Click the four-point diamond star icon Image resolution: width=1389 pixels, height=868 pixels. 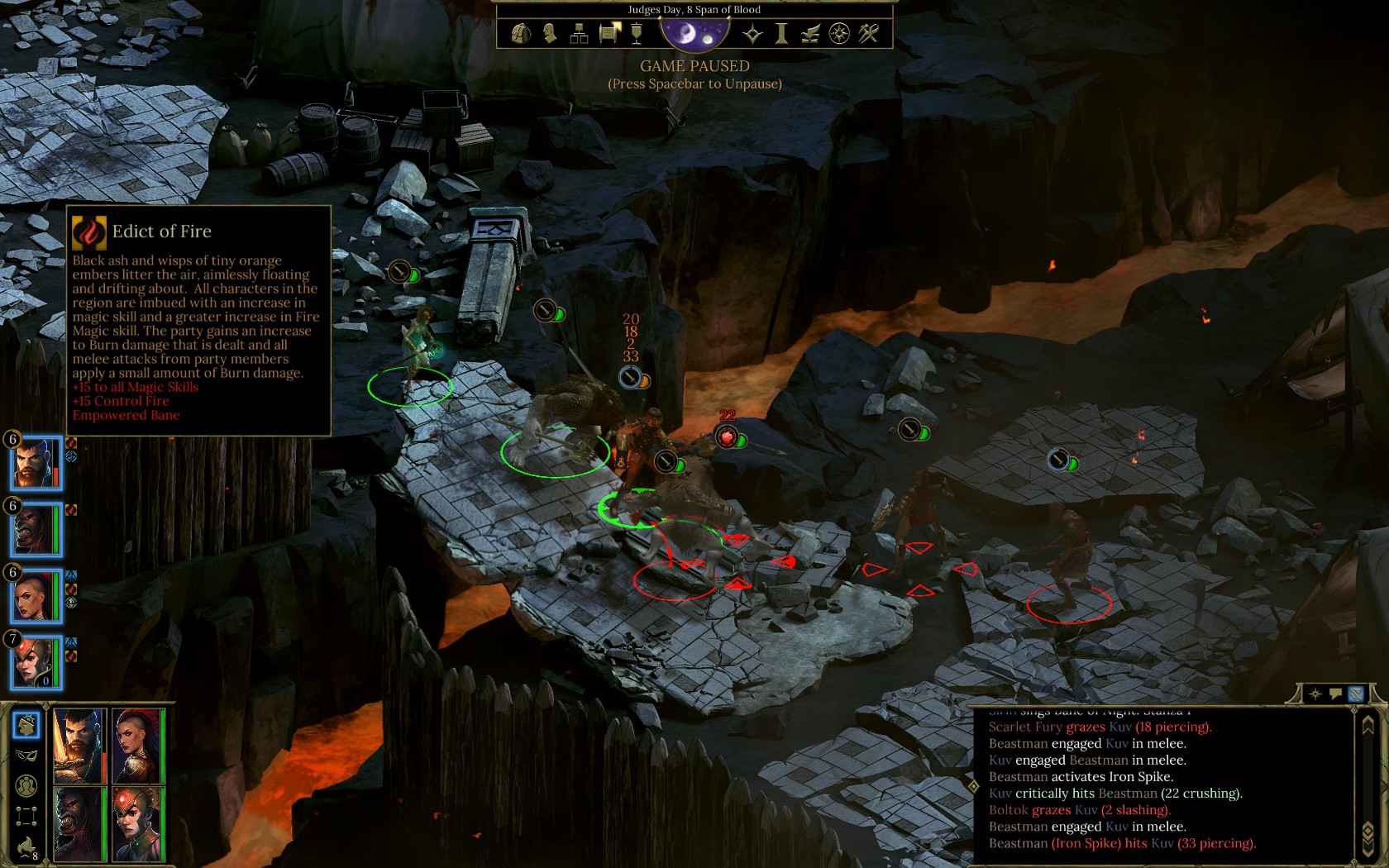tap(752, 34)
